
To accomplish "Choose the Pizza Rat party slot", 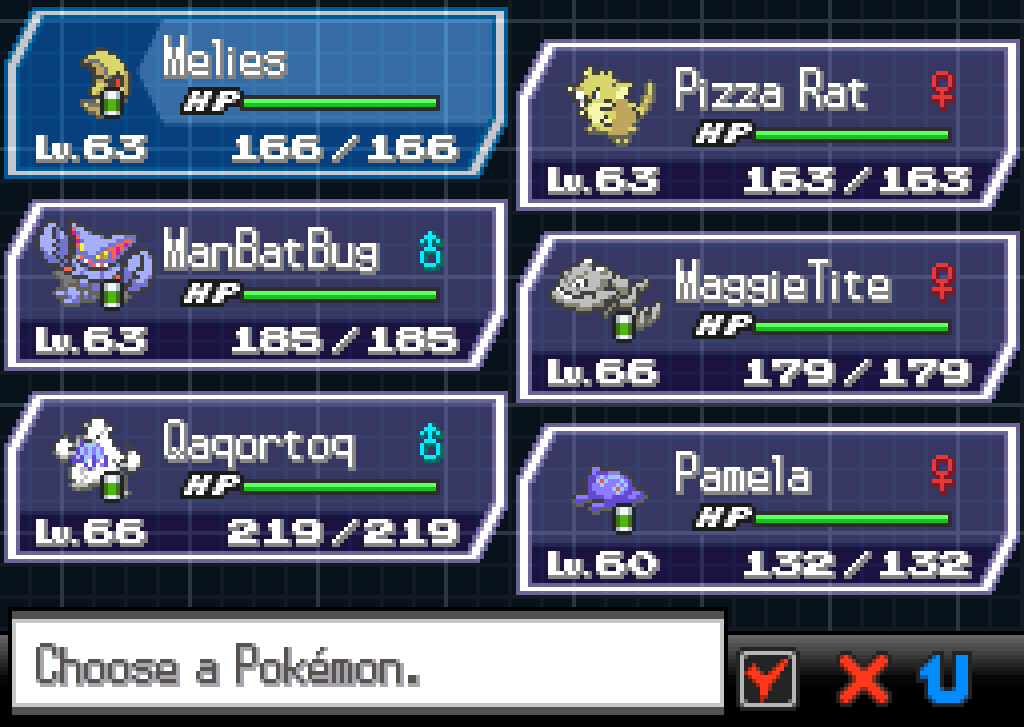I will (x=765, y=125).
